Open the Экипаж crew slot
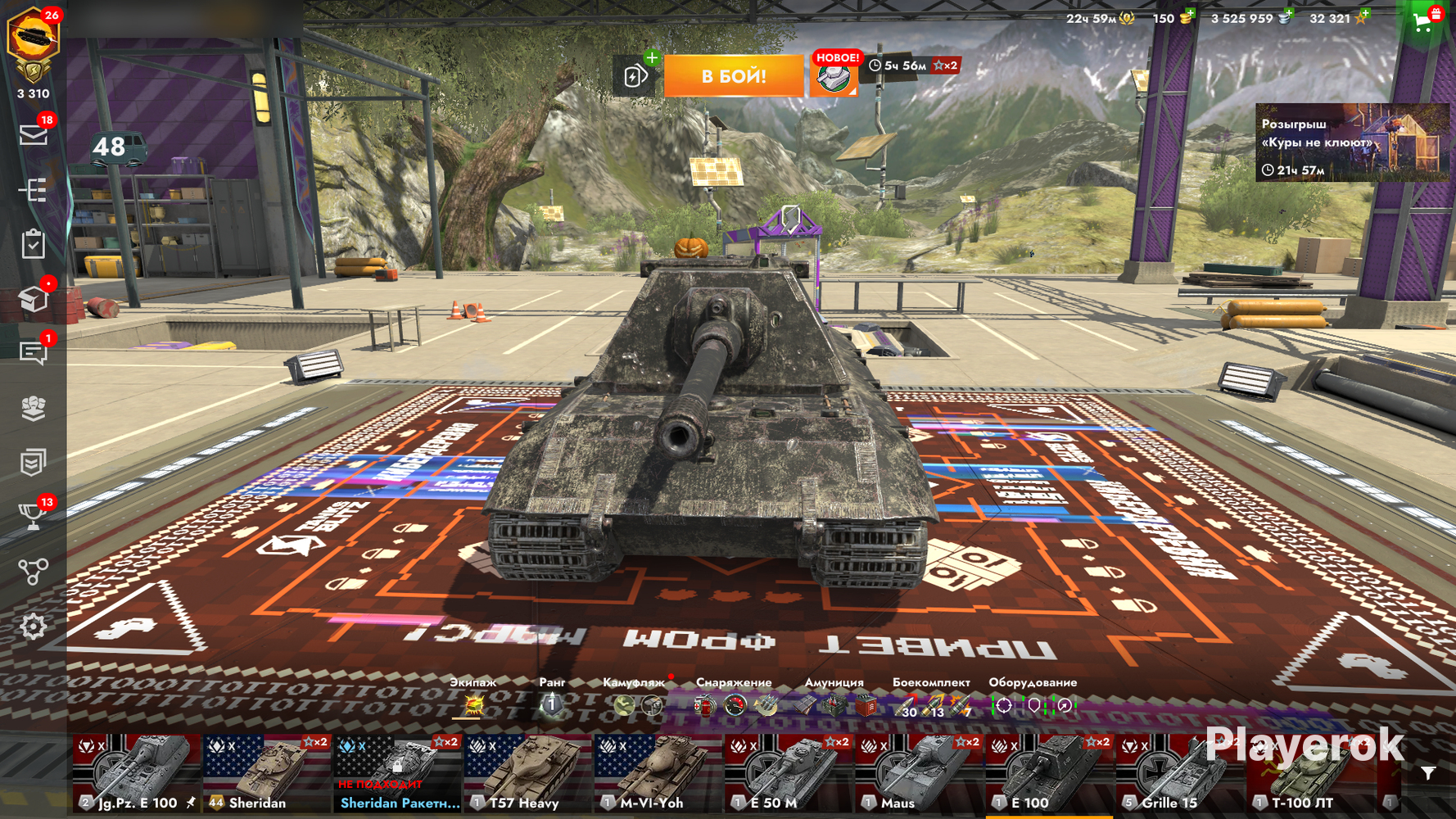 click(473, 704)
